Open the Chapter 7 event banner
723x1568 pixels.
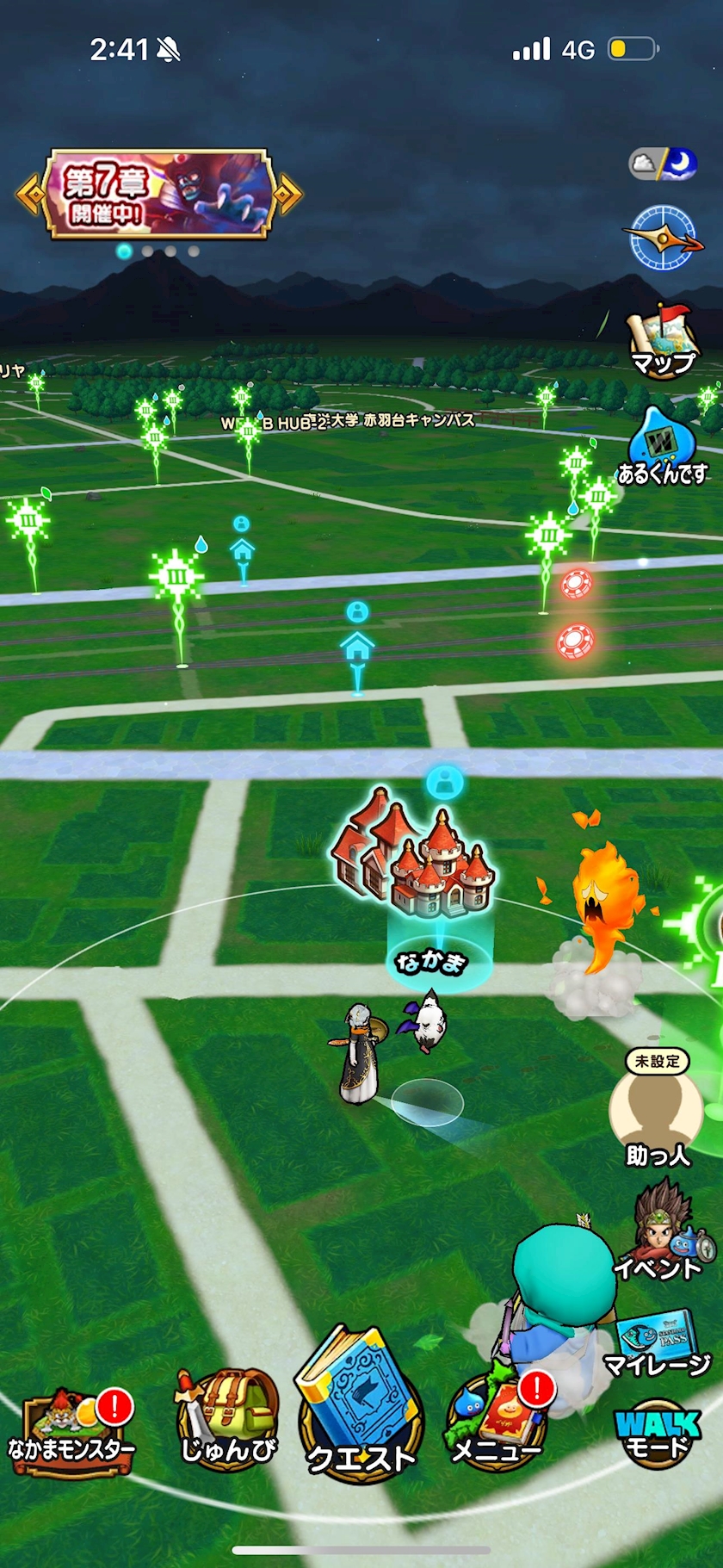click(159, 194)
